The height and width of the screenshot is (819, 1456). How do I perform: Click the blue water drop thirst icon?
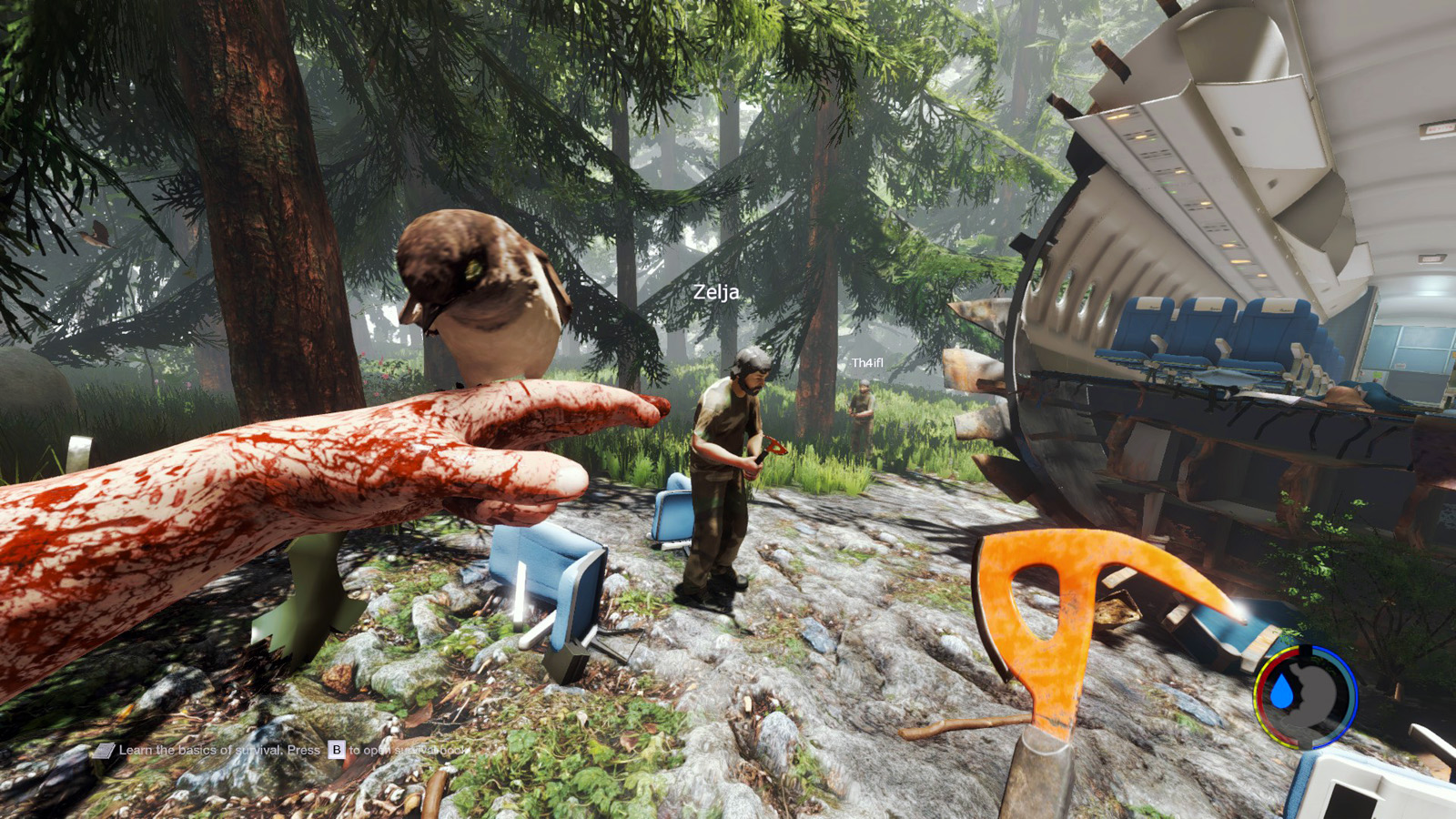(1282, 693)
